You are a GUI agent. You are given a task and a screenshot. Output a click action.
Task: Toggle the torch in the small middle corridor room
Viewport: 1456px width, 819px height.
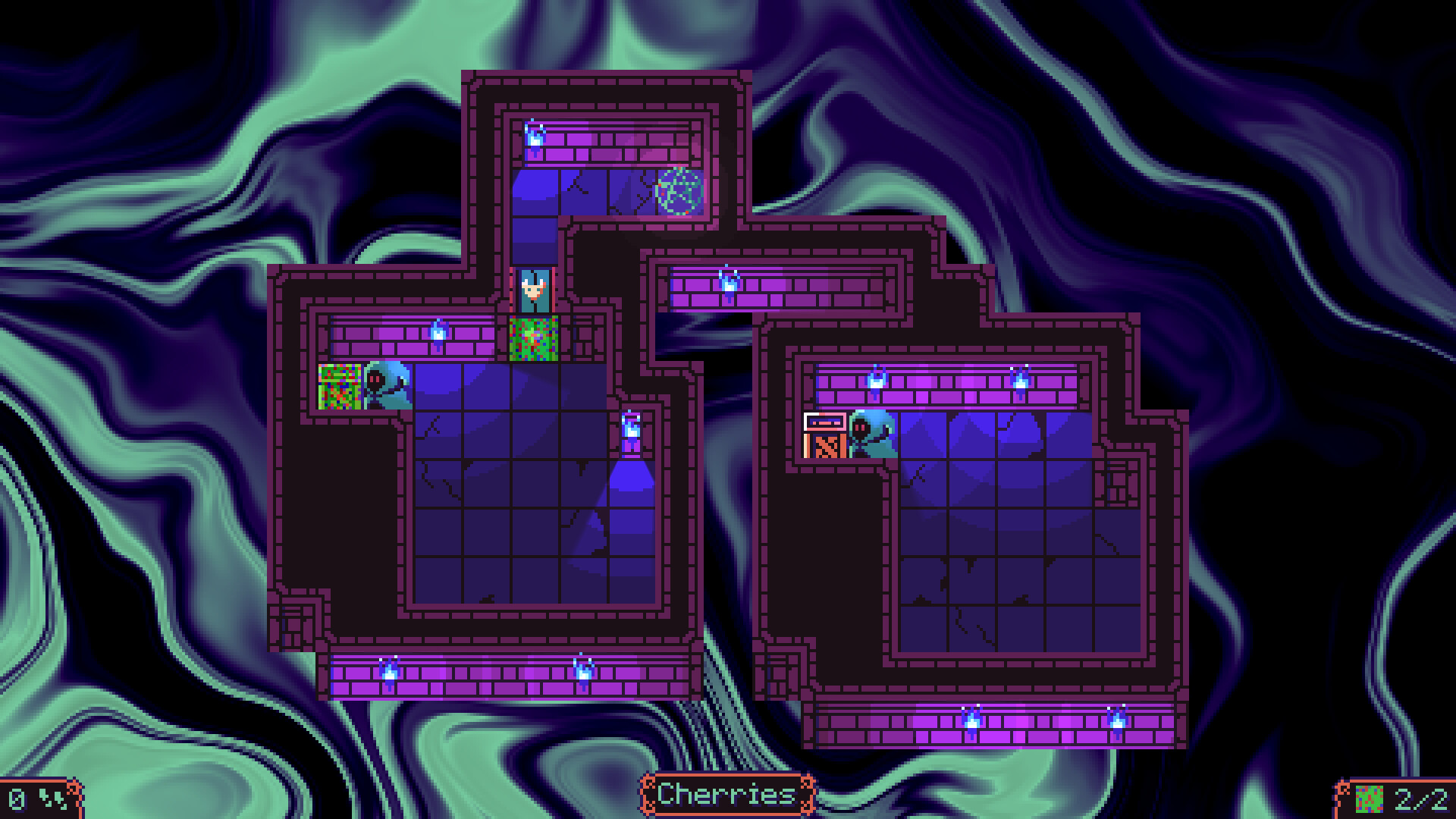[728, 284]
